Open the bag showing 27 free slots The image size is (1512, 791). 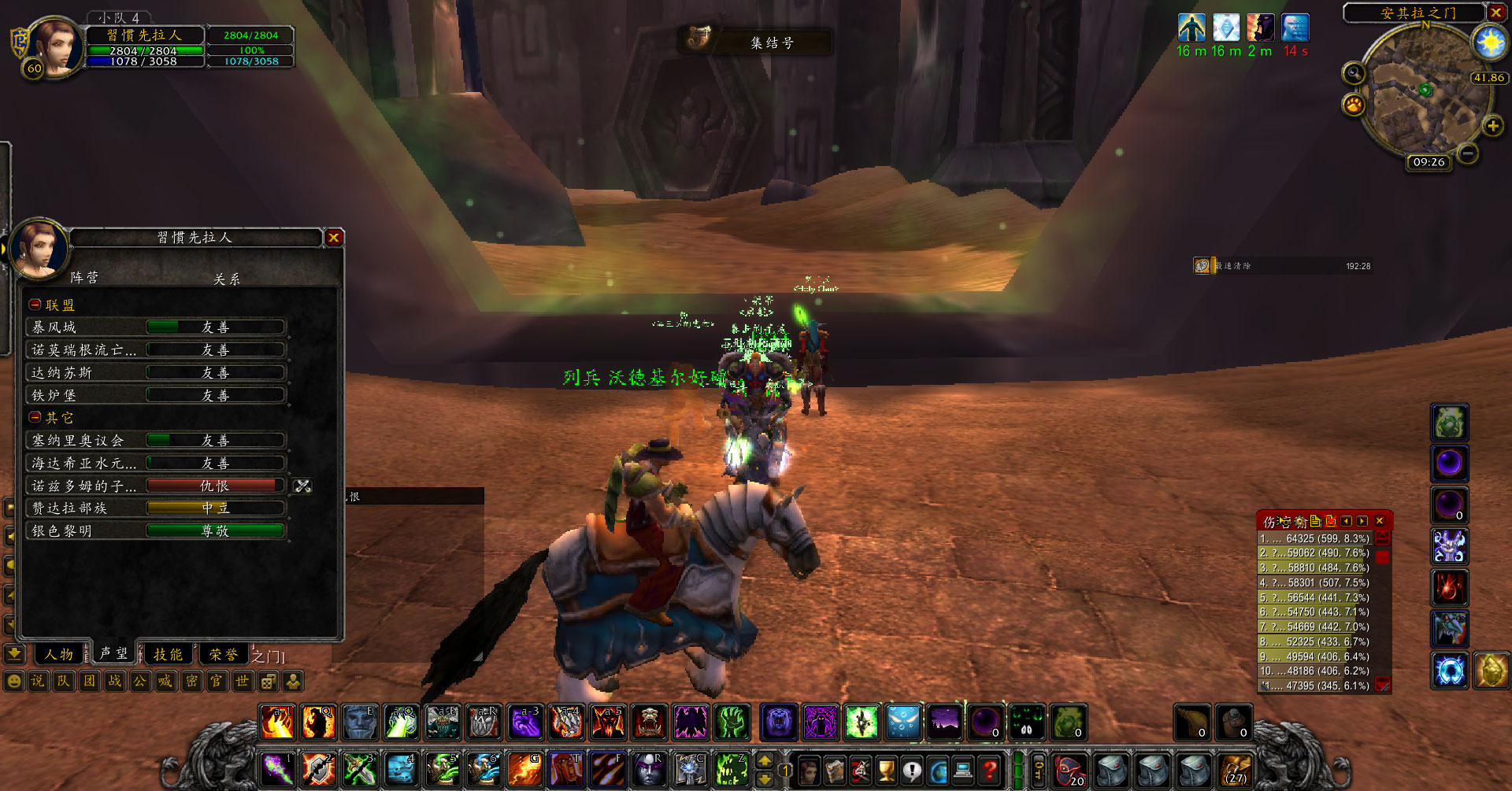coord(1236,769)
